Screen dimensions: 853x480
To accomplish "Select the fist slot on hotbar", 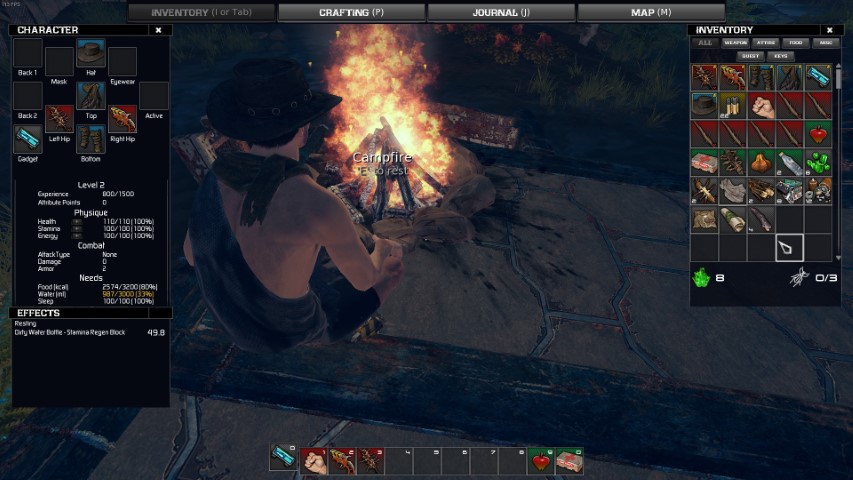I will [313, 461].
